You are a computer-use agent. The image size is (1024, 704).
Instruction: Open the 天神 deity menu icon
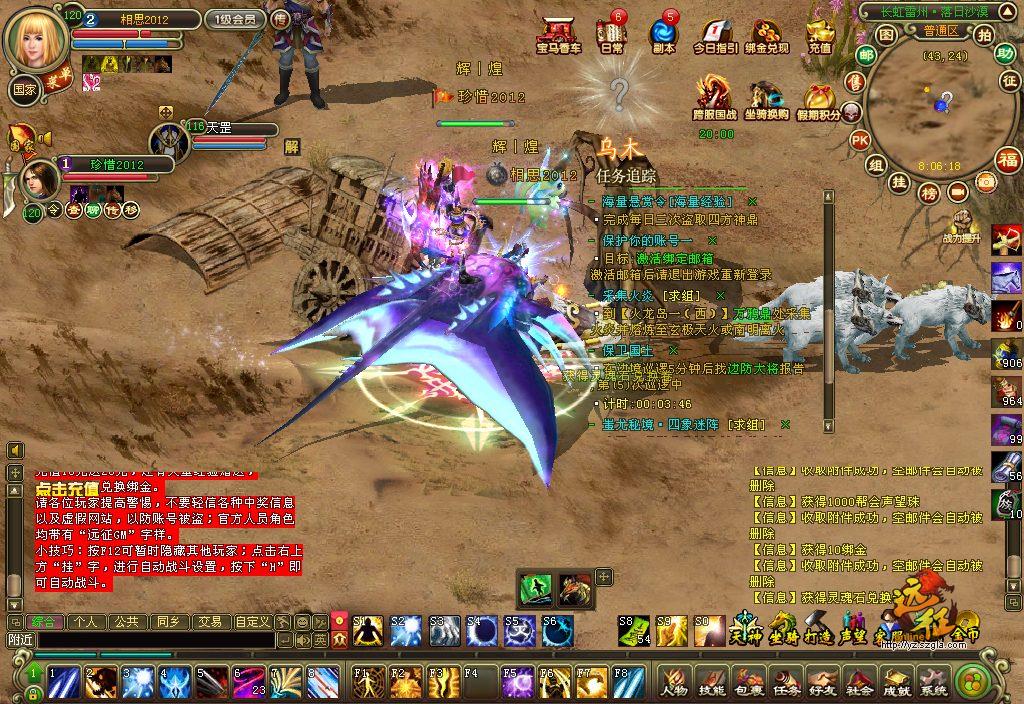click(x=740, y=628)
